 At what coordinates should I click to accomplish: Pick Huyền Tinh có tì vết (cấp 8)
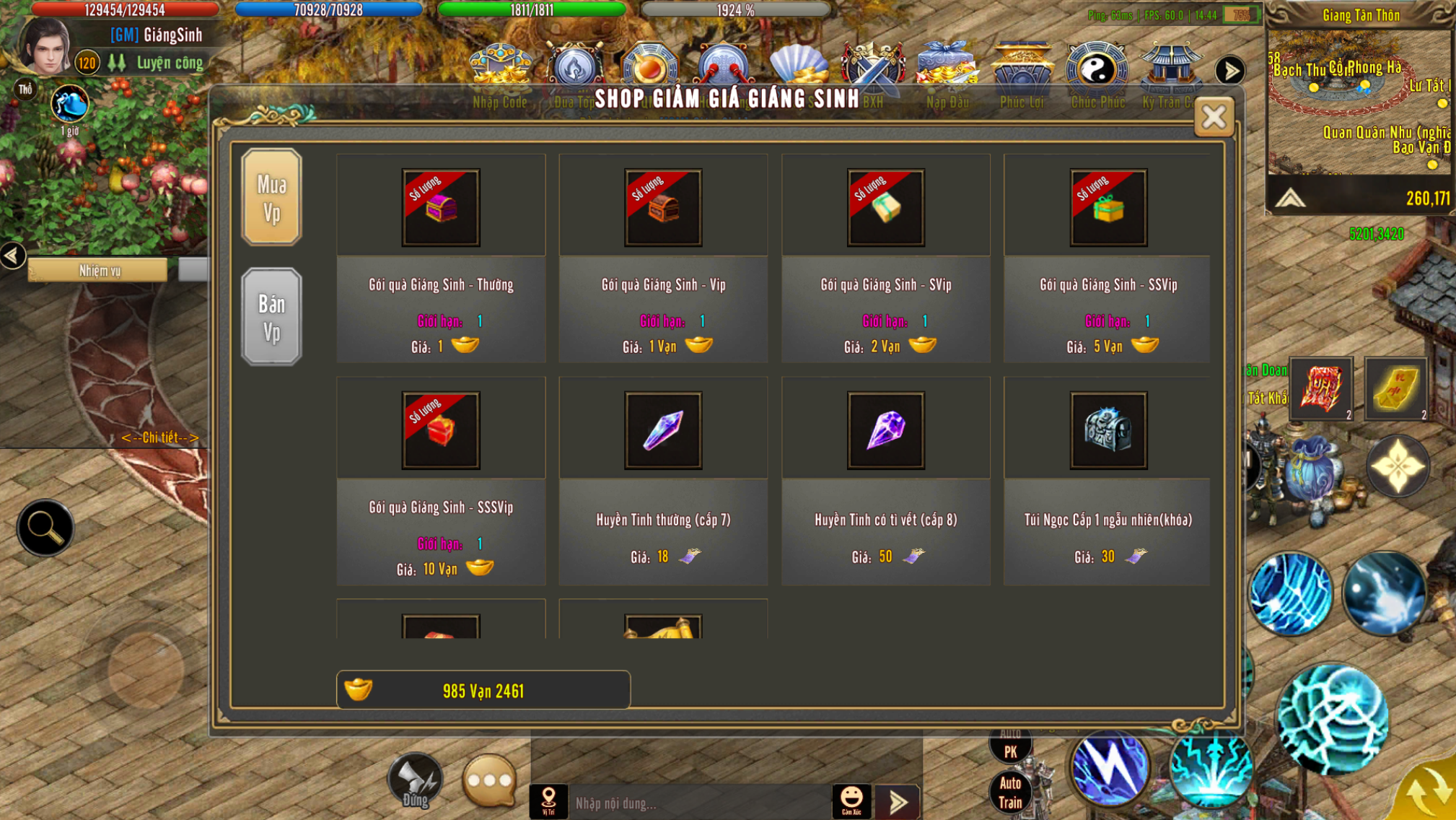885,431
